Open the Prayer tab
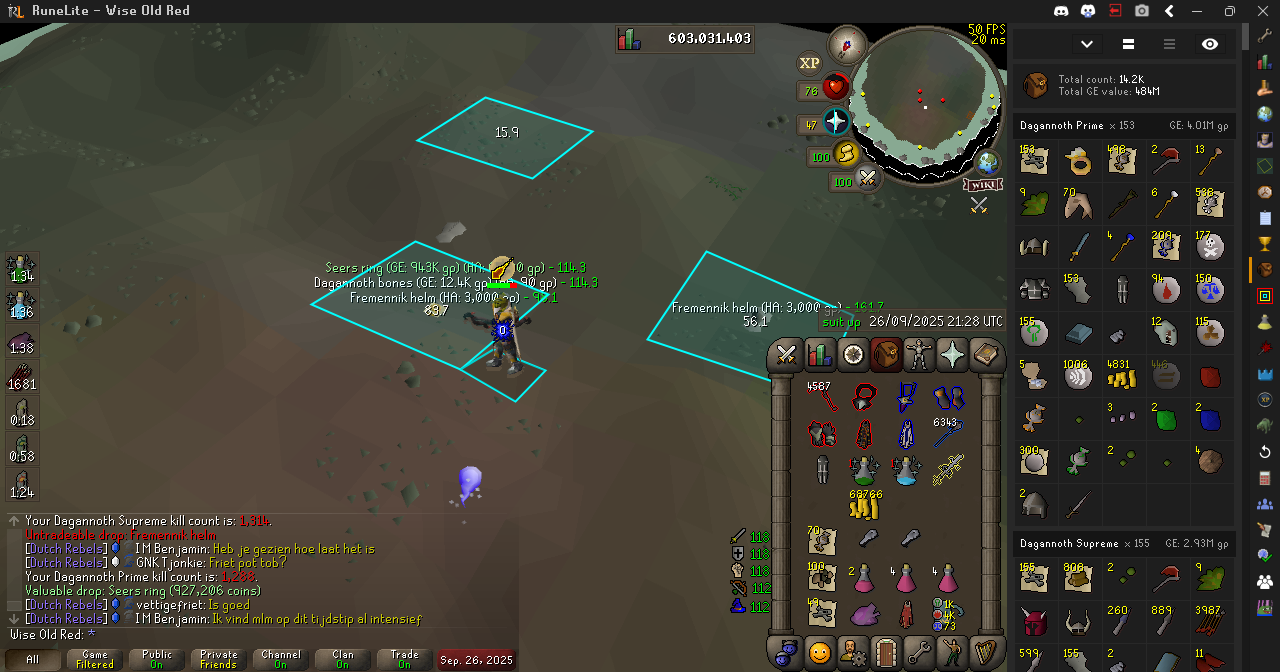1280x672 pixels. pyautogui.click(x=953, y=355)
